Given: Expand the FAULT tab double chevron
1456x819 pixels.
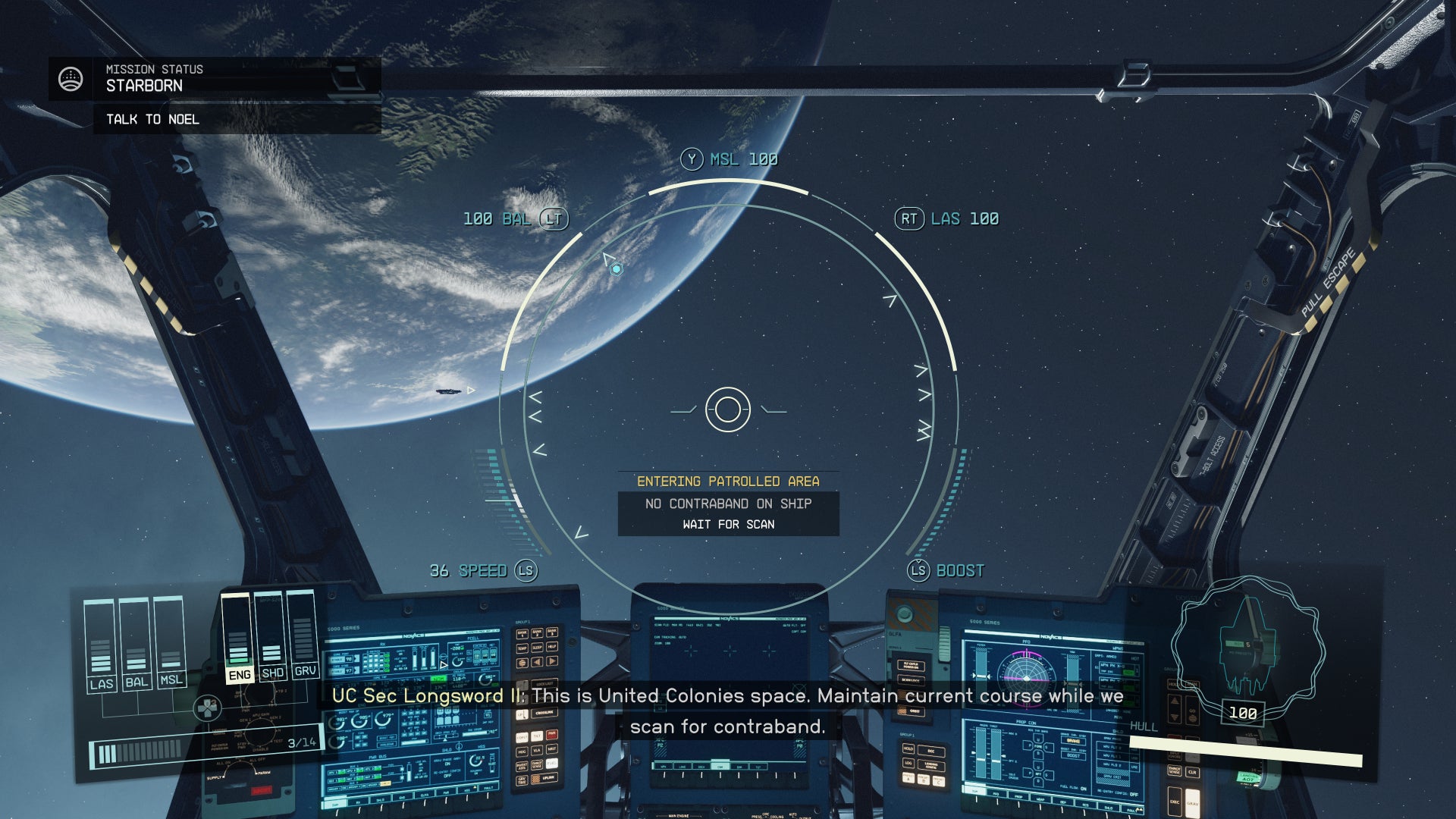Looking at the screenshot, I should tap(1140, 809).
